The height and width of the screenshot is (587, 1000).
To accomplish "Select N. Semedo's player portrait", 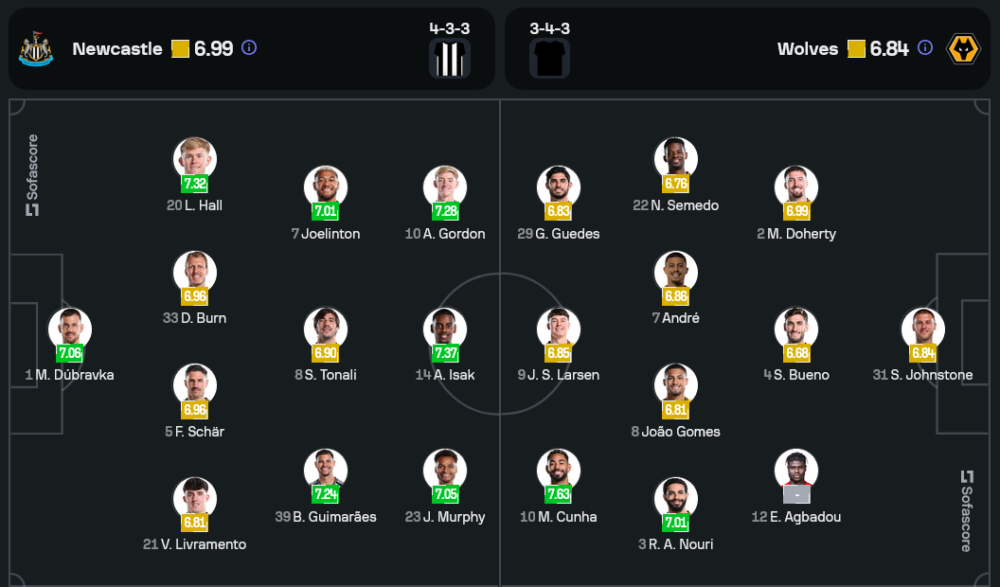I will (676, 159).
